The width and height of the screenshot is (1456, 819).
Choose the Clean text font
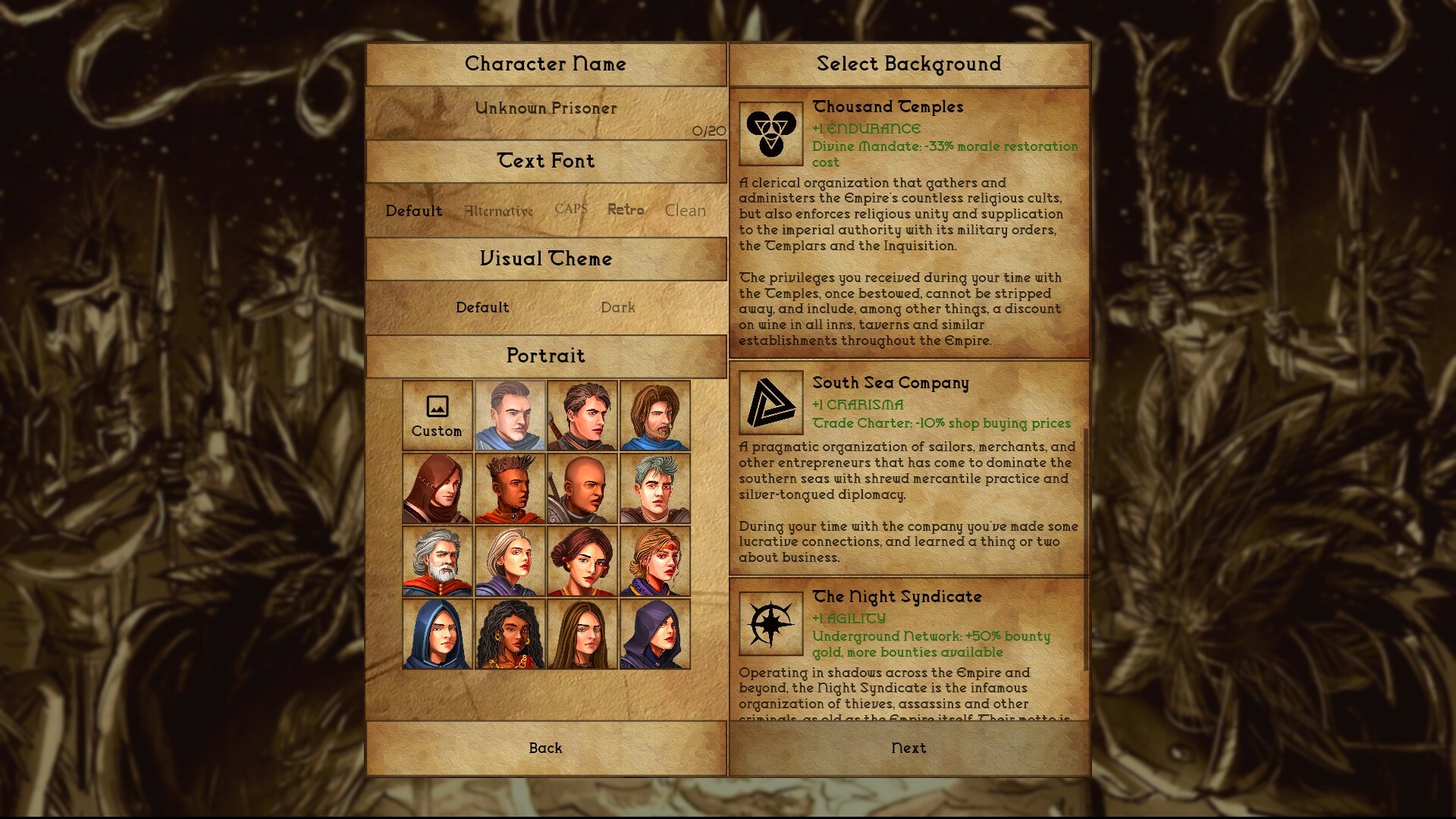click(684, 210)
